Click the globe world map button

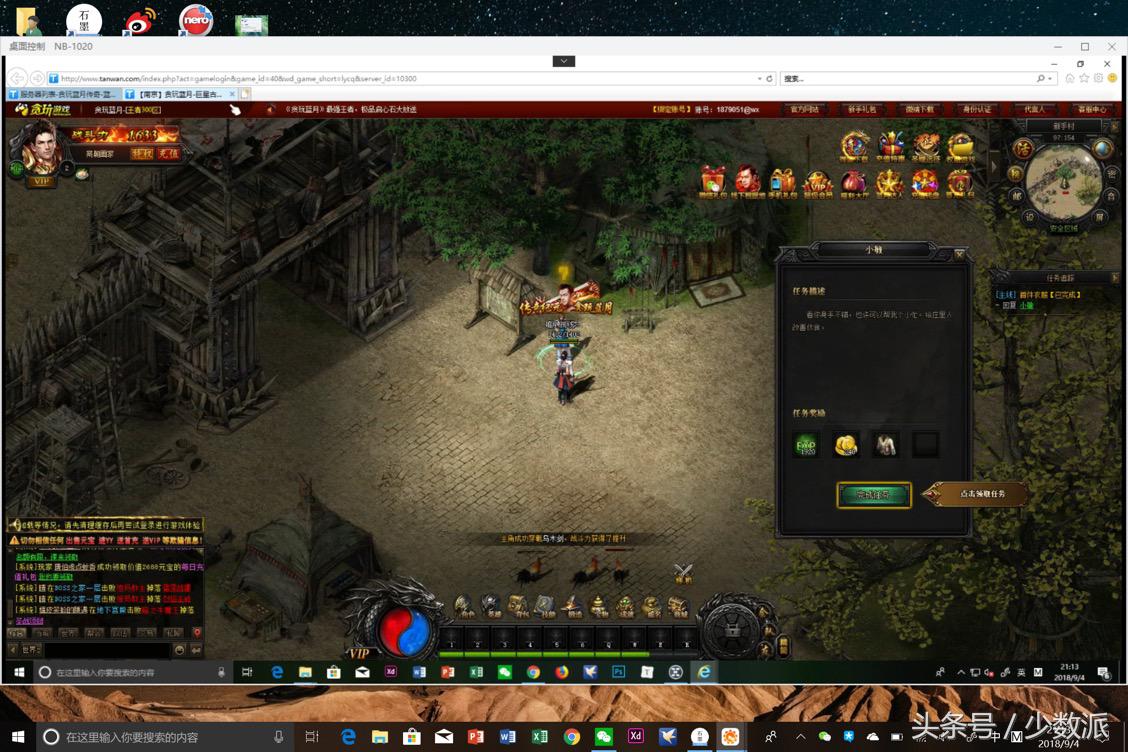[x=1103, y=148]
